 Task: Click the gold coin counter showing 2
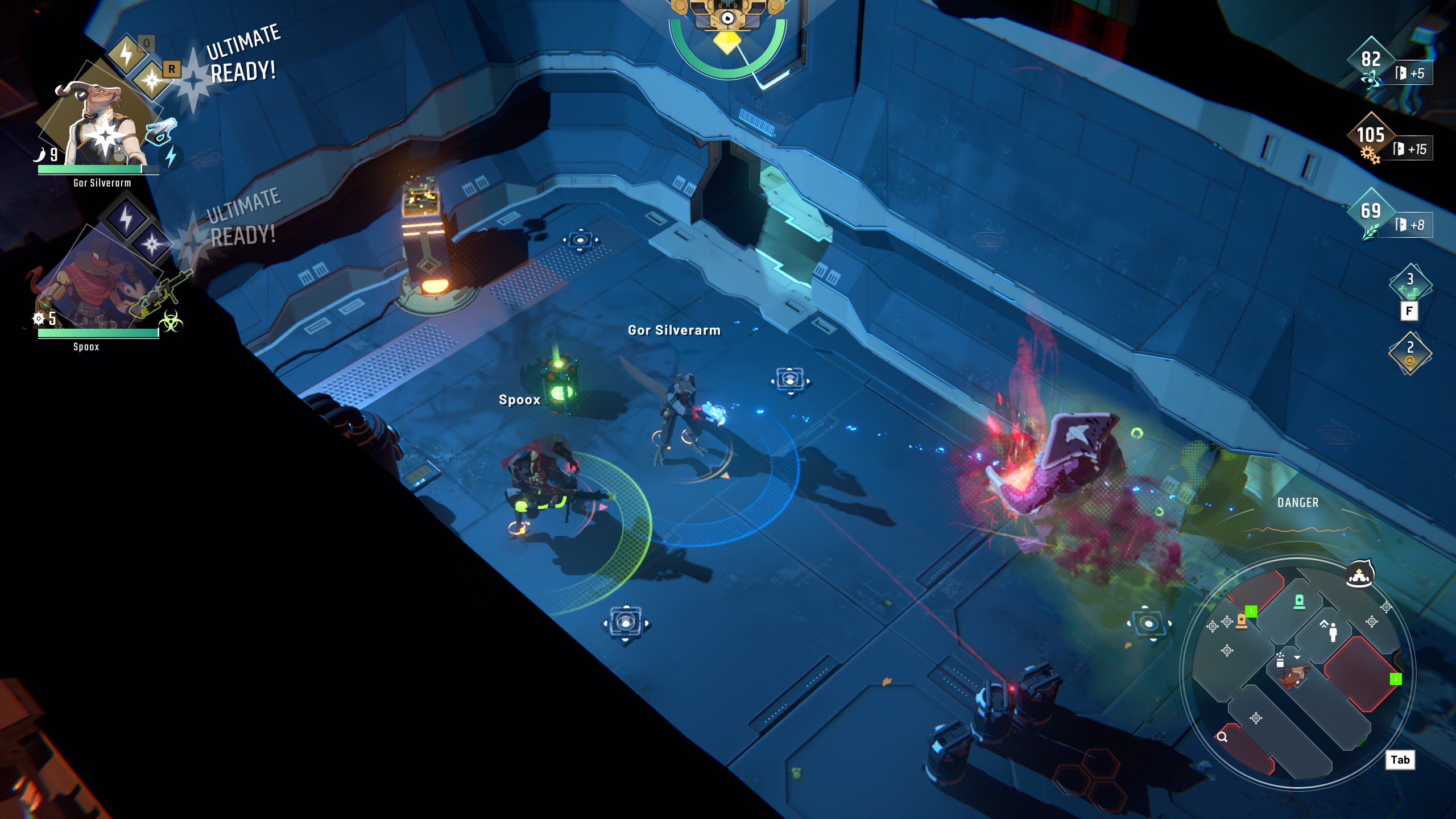(x=1409, y=353)
